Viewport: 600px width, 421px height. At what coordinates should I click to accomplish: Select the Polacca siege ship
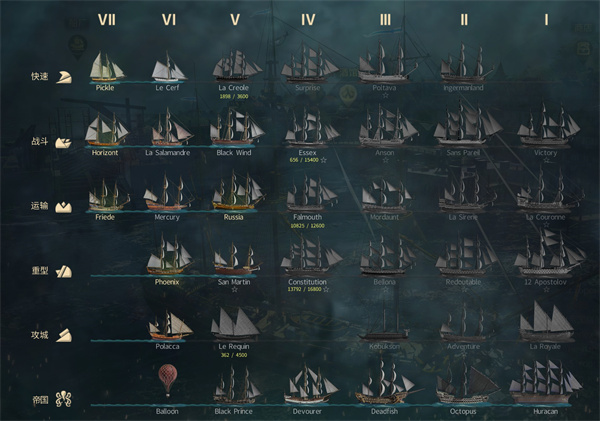pos(167,325)
